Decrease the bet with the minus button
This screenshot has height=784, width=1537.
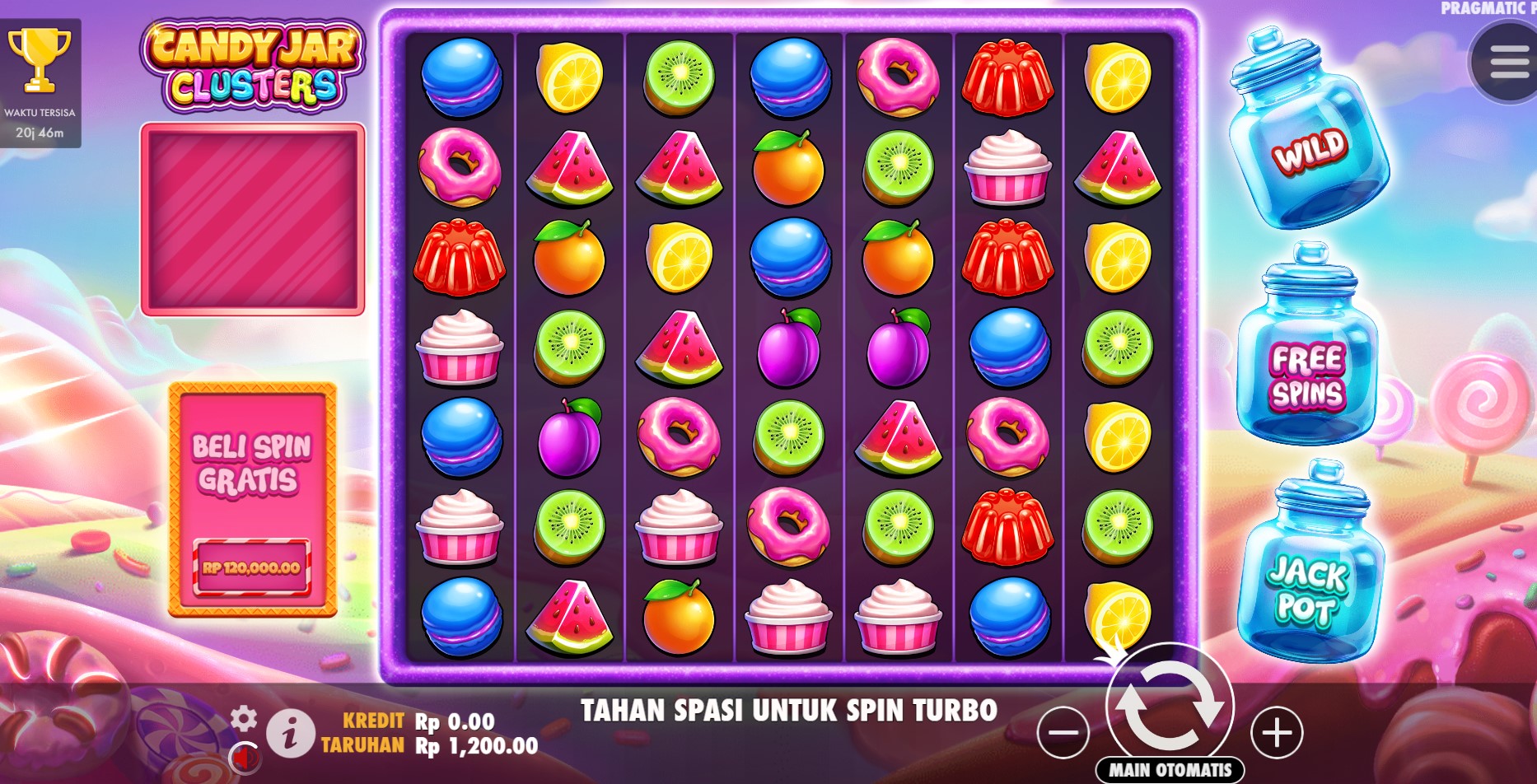pos(1063,732)
